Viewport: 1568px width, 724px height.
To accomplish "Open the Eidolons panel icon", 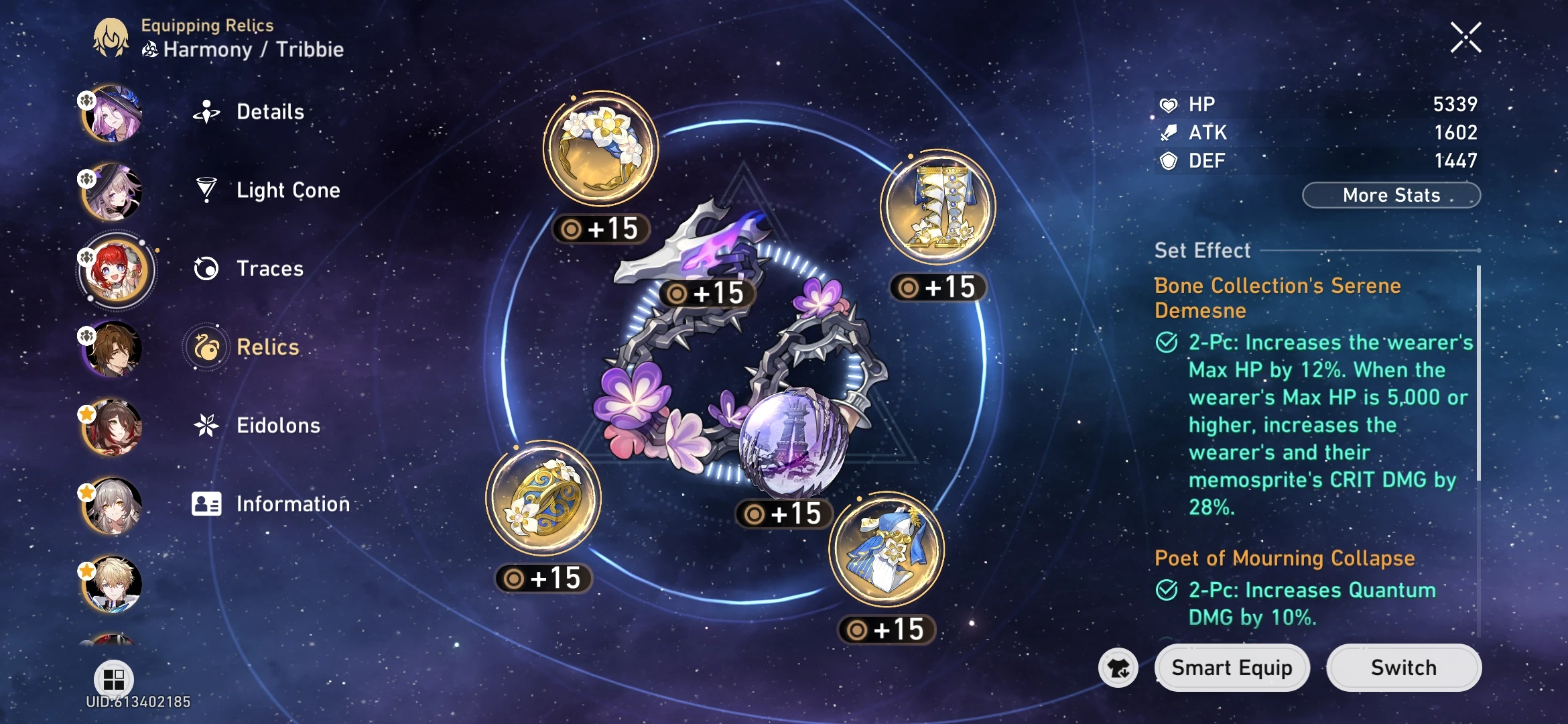I will click(x=208, y=425).
